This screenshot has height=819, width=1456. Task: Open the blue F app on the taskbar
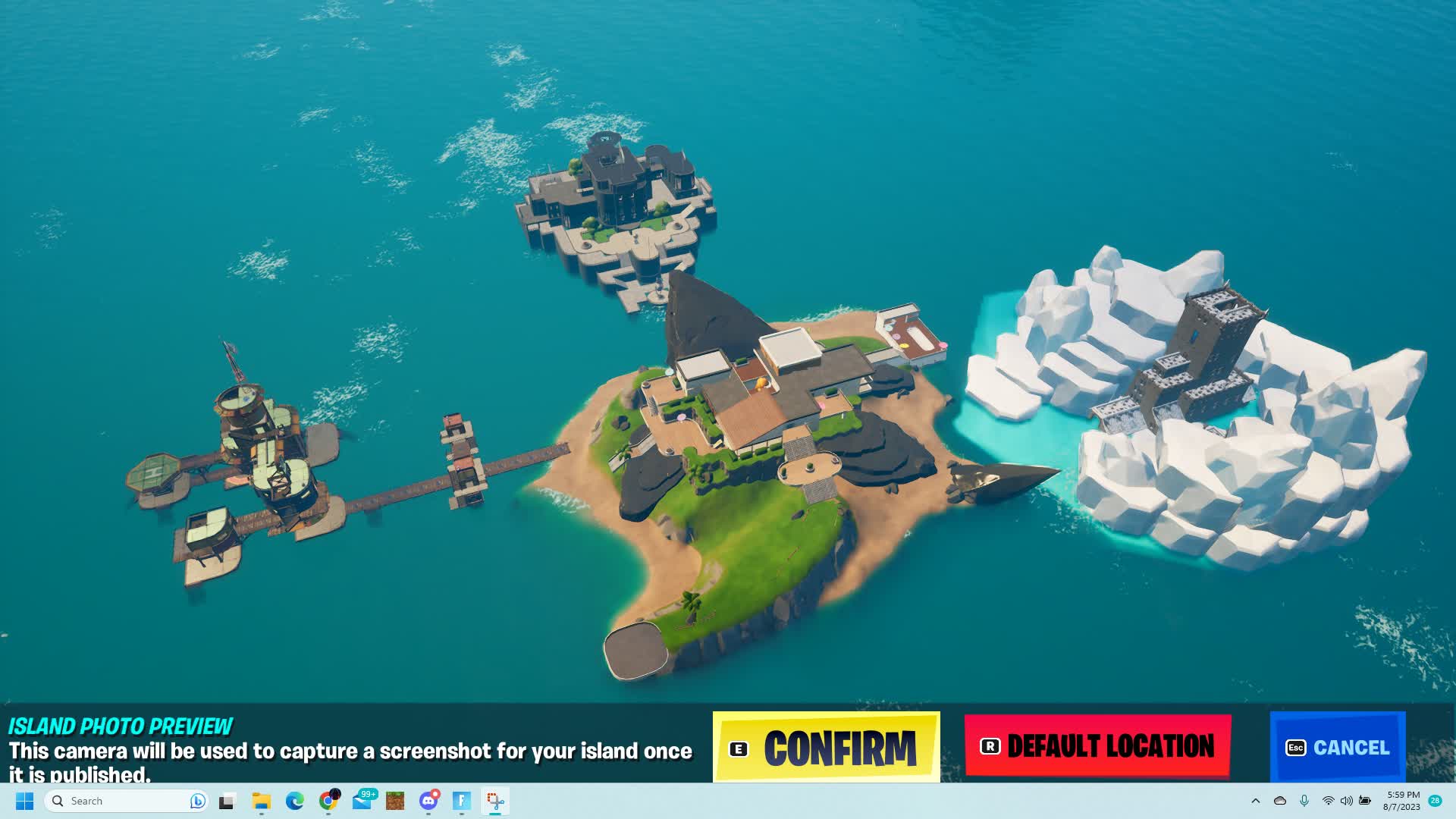[x=462, y=801]
